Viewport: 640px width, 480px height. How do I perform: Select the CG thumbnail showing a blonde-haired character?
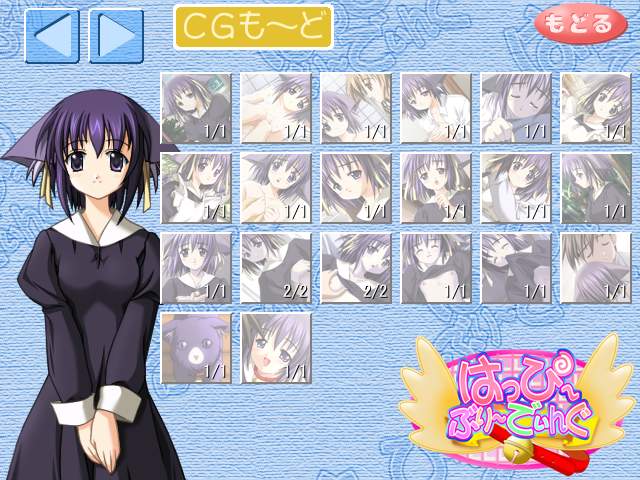point(356,107)
